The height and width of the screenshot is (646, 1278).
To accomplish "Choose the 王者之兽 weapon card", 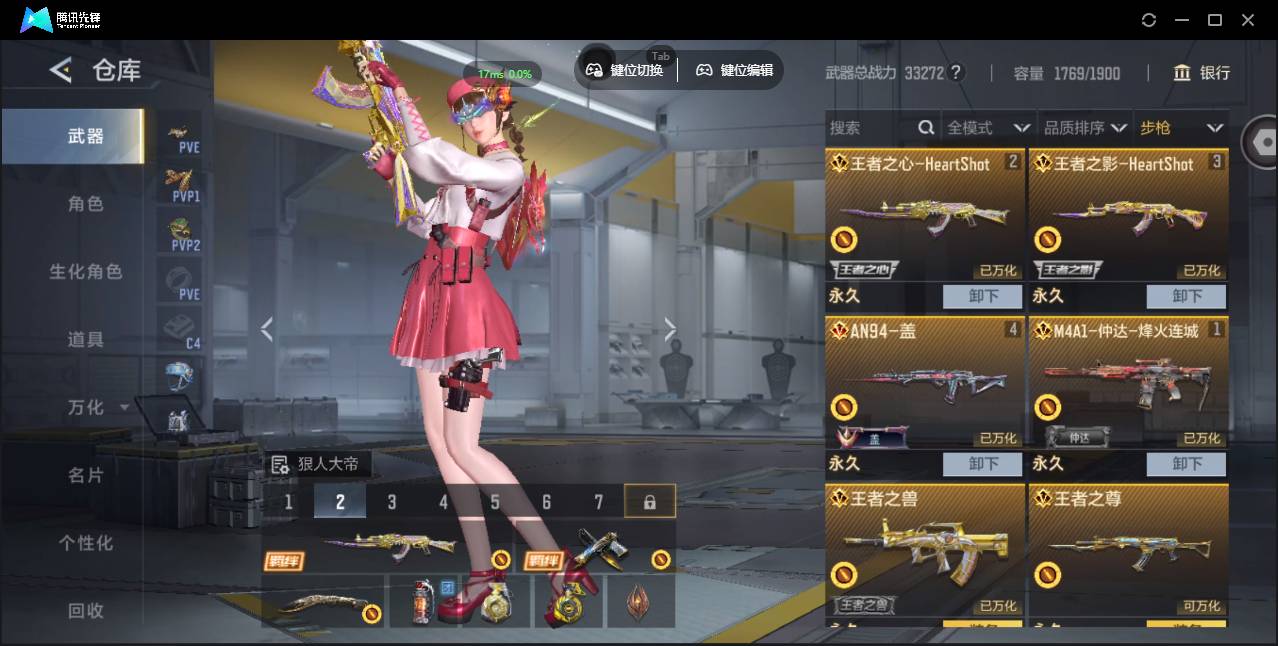I will [925, 550].
